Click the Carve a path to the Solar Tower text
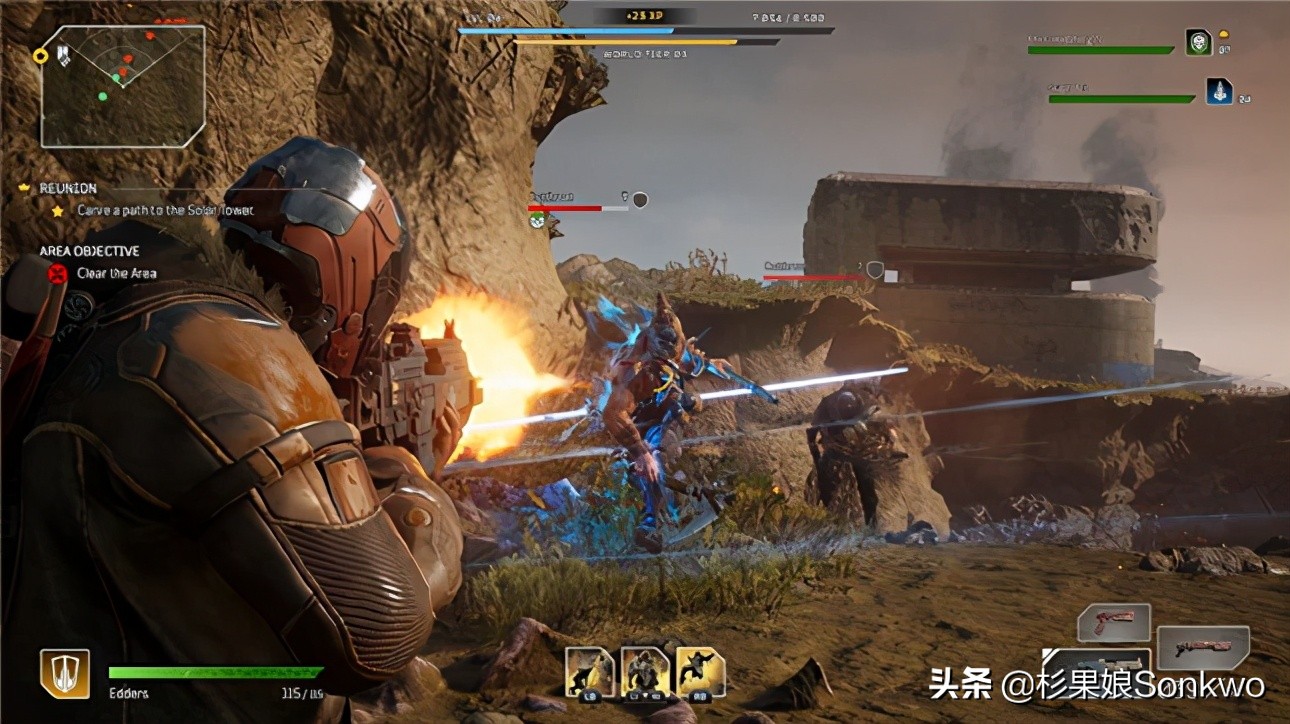Screen dimensions: 1290x724 (165, 210)
